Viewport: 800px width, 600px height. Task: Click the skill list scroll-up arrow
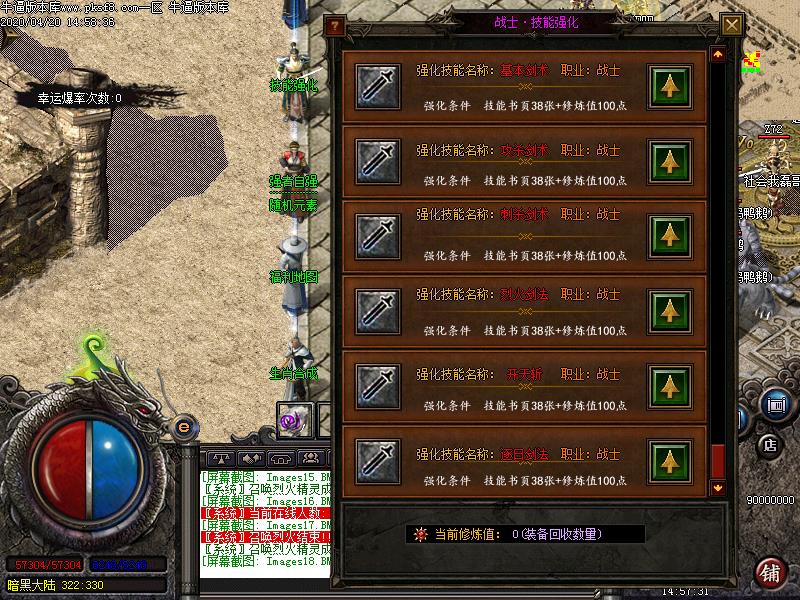tap(717, 54)
